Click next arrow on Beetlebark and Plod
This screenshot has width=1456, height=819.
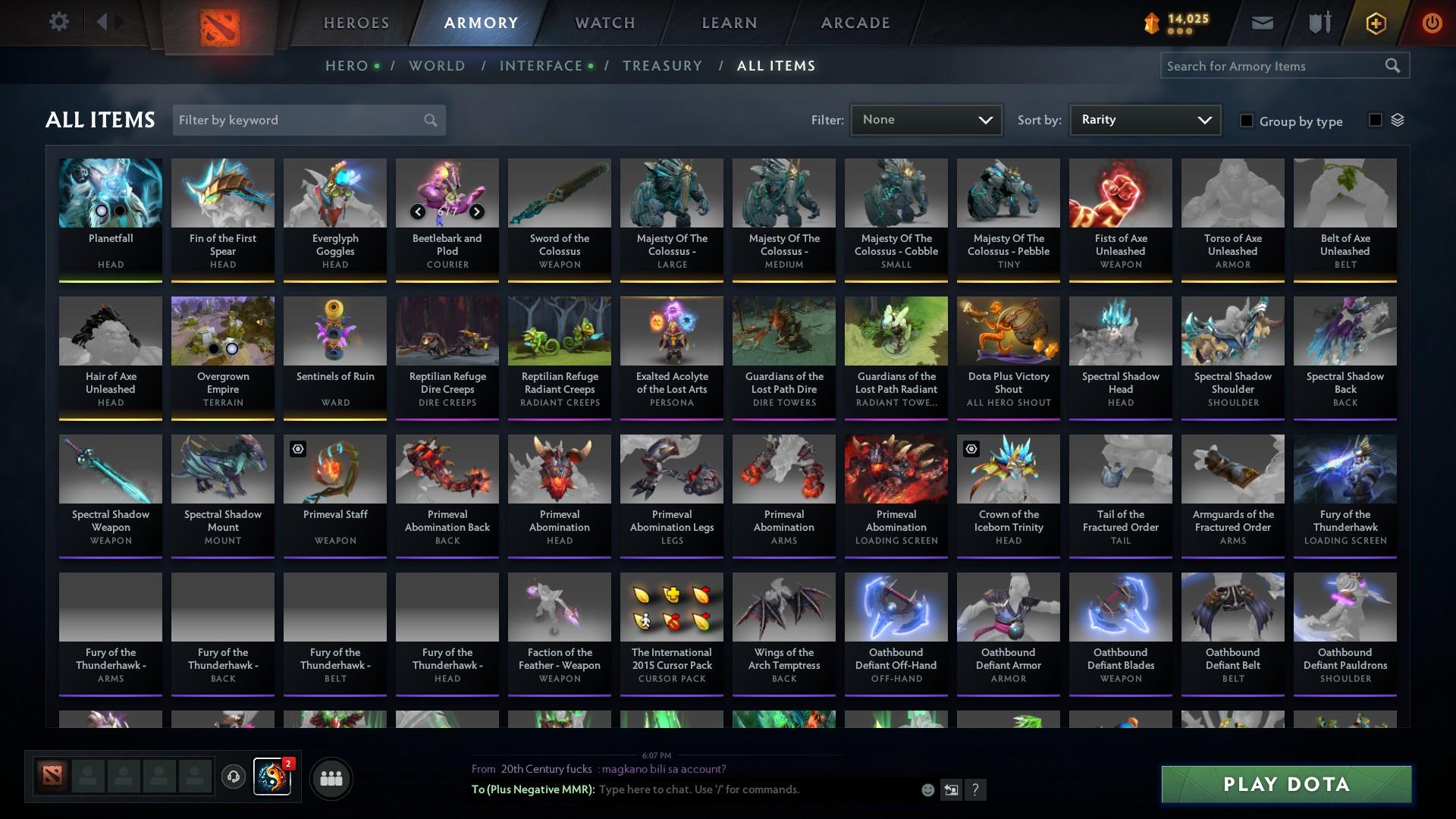pos(478,212)
